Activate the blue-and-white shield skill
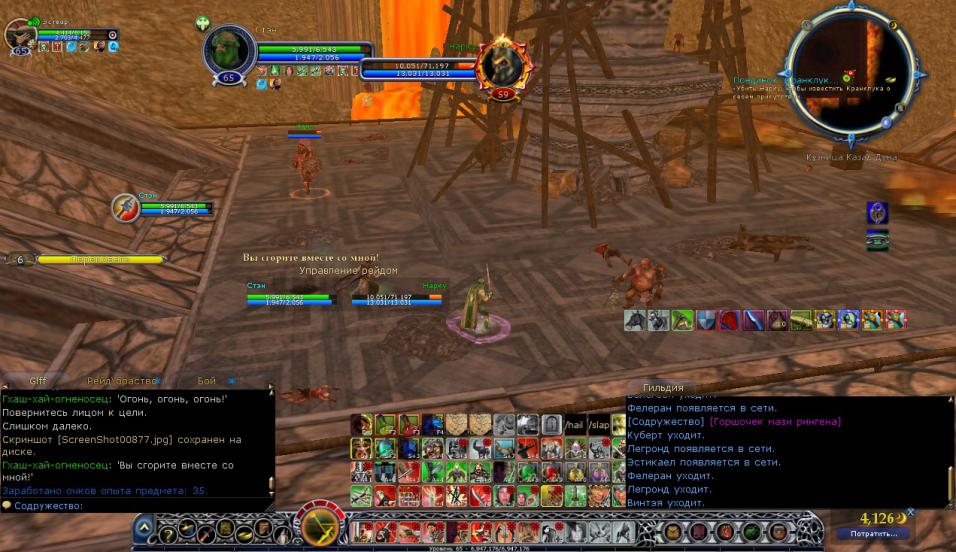The height and width of the screenshot is (552, 956). coord(706,320)
